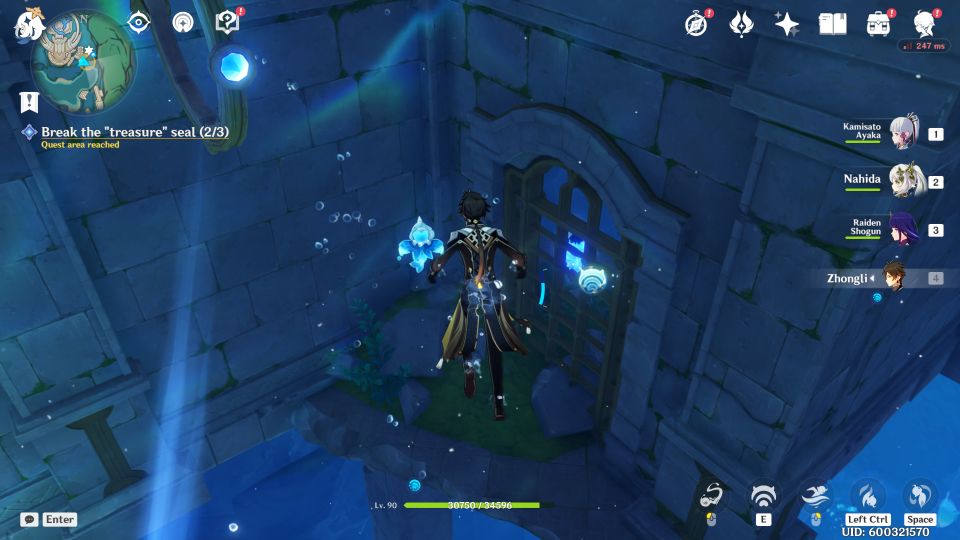Viewport: 960px width, 540px height.
Task: Open the winged battle pass icon
Action: click(x=741, y=24)
